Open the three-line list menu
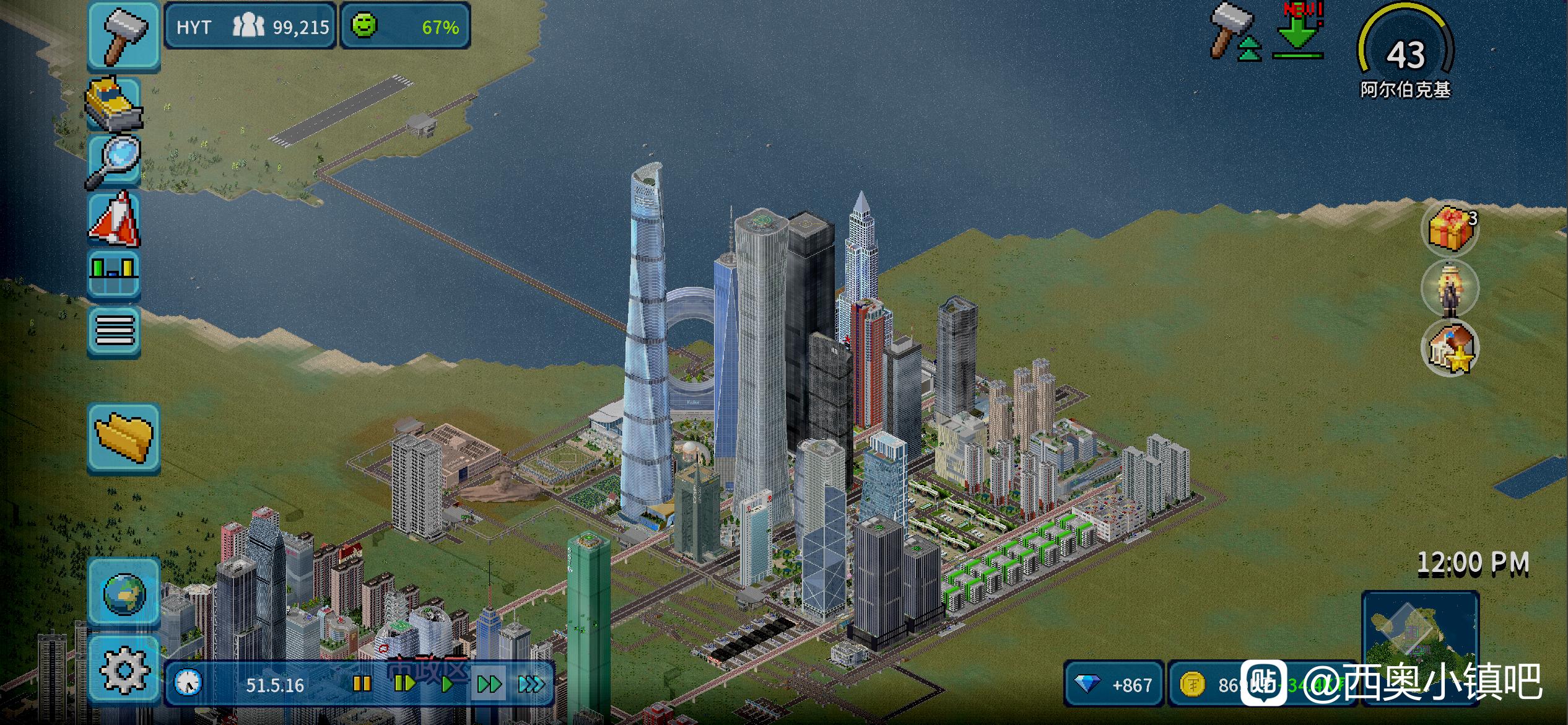Screen dimensions: 1568x725 115,330
